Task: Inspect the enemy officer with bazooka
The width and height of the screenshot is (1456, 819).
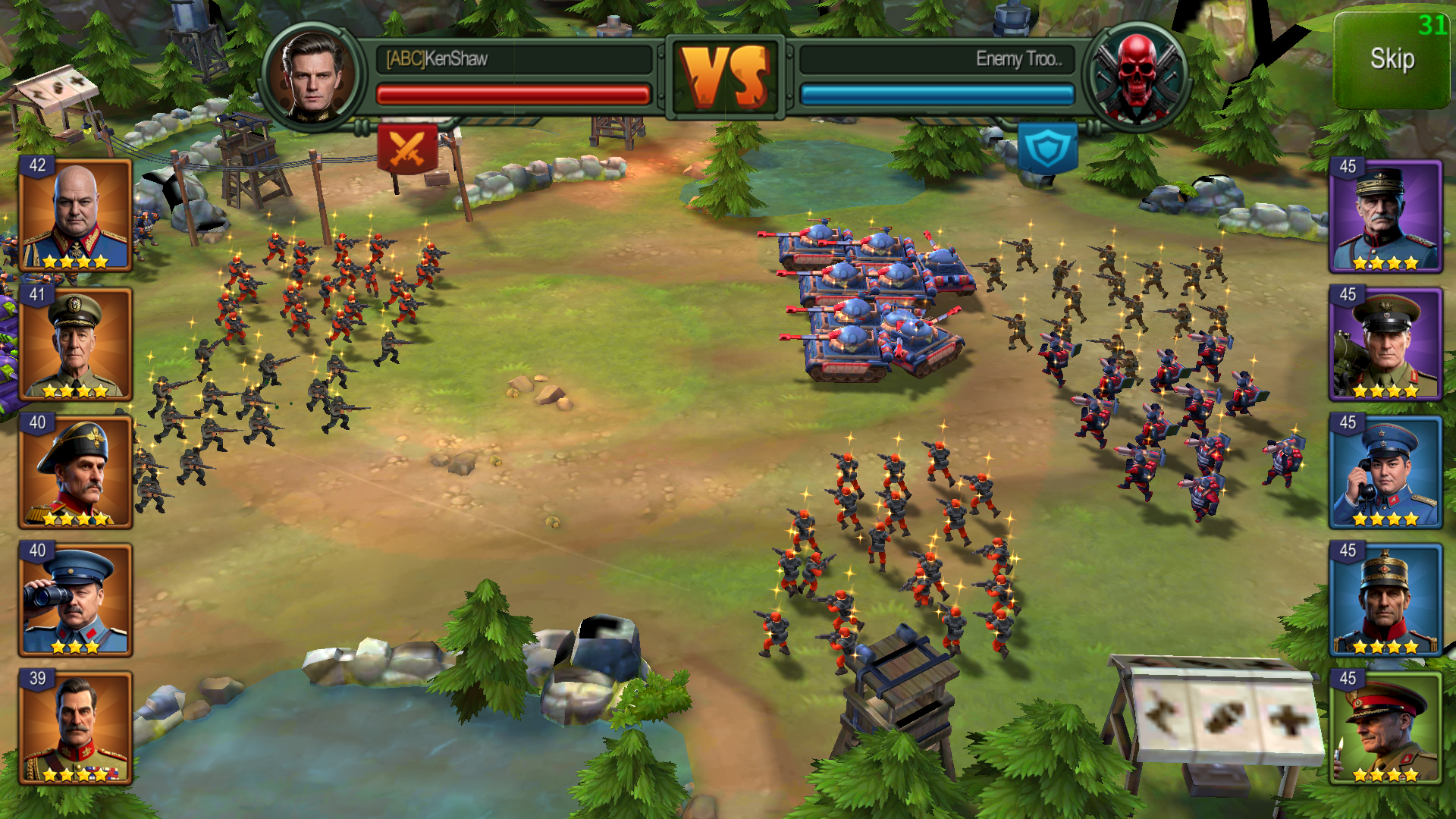Action: (x=1385, y=344)
